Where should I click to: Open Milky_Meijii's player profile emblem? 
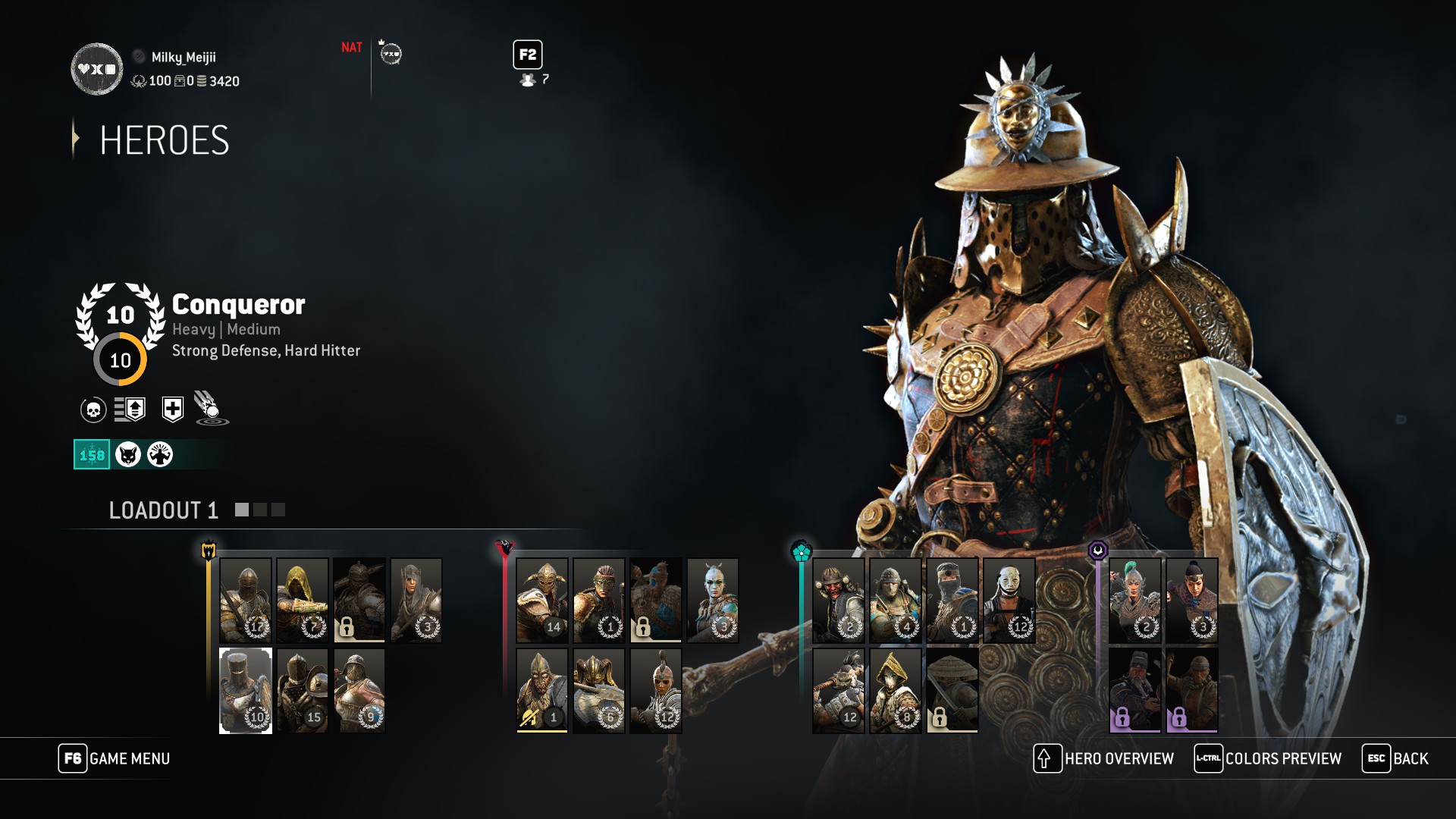[x=97, y=69]
